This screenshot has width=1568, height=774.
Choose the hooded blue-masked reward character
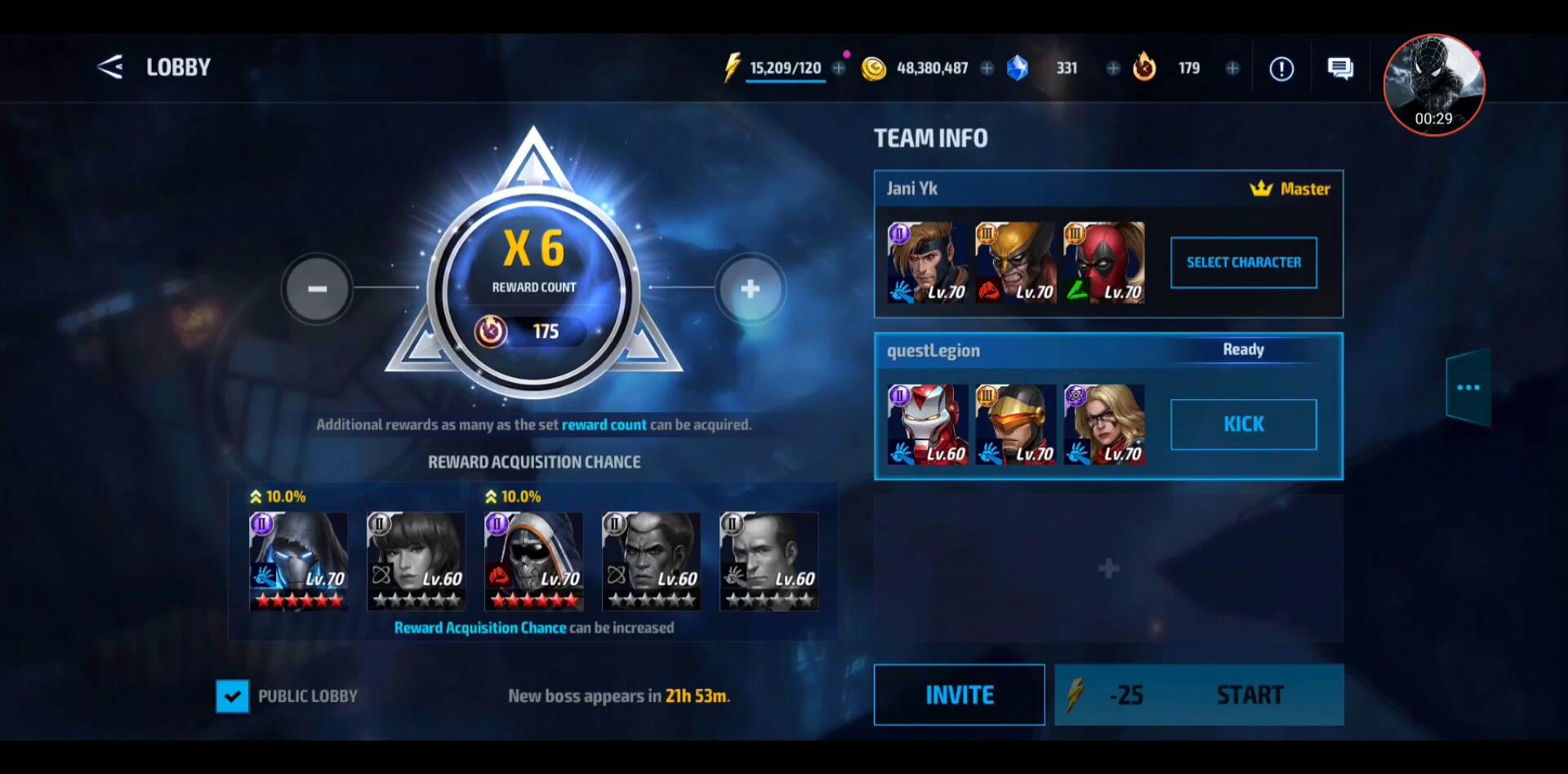point(299,561)
